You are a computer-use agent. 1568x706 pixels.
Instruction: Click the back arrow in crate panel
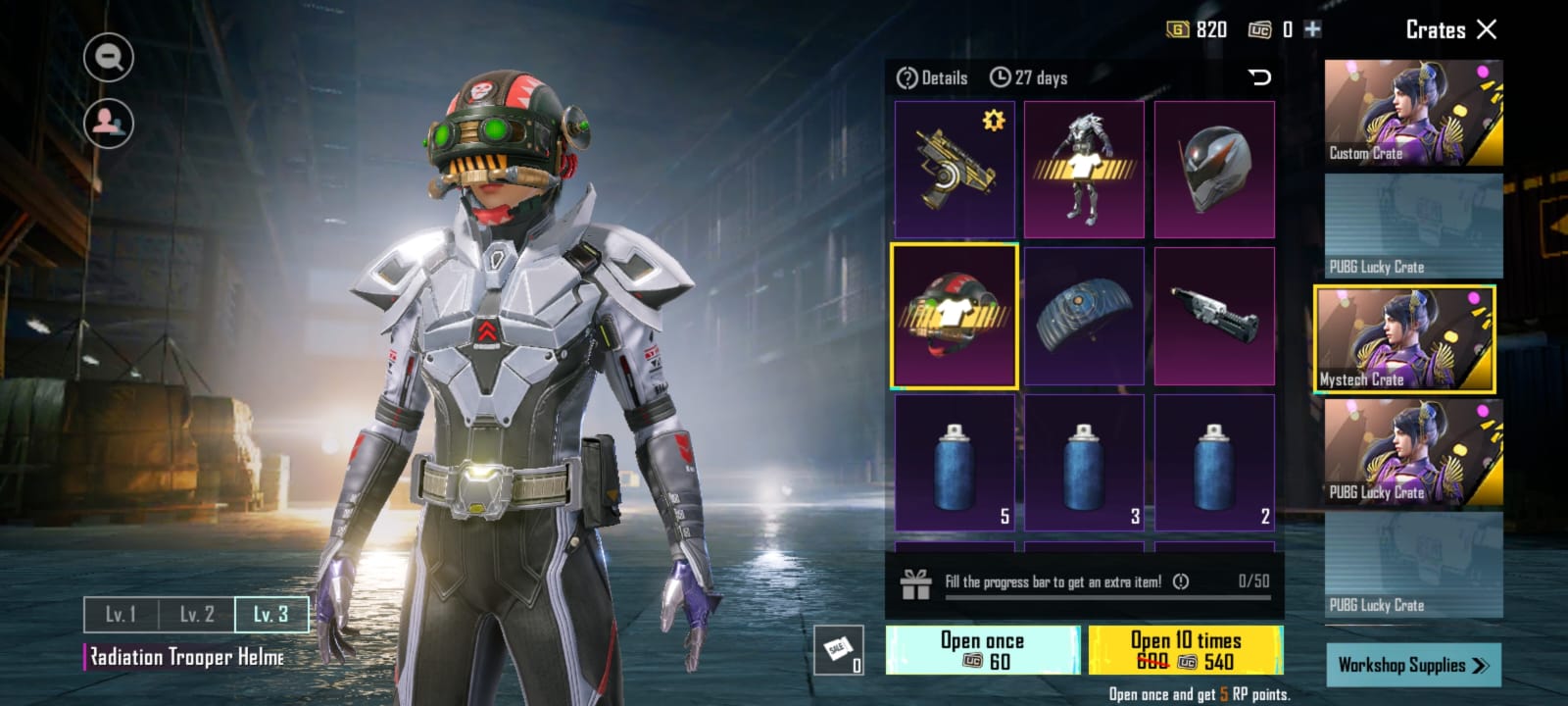click(x=1259, y=77)
